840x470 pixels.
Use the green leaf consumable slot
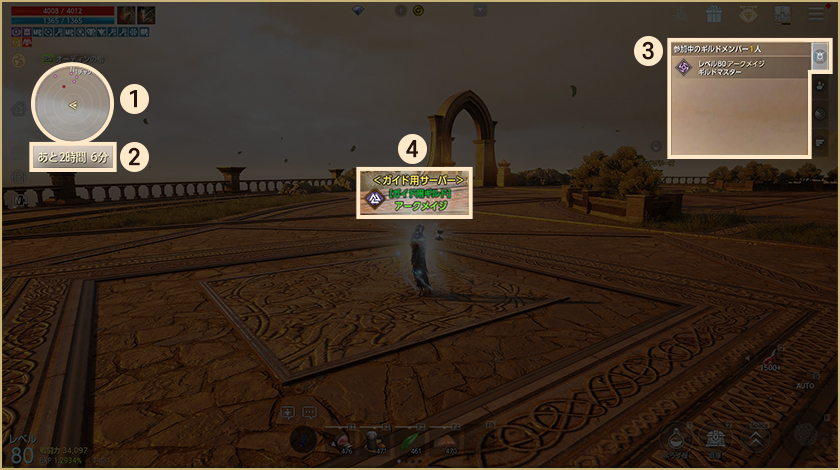coord(408,438)
